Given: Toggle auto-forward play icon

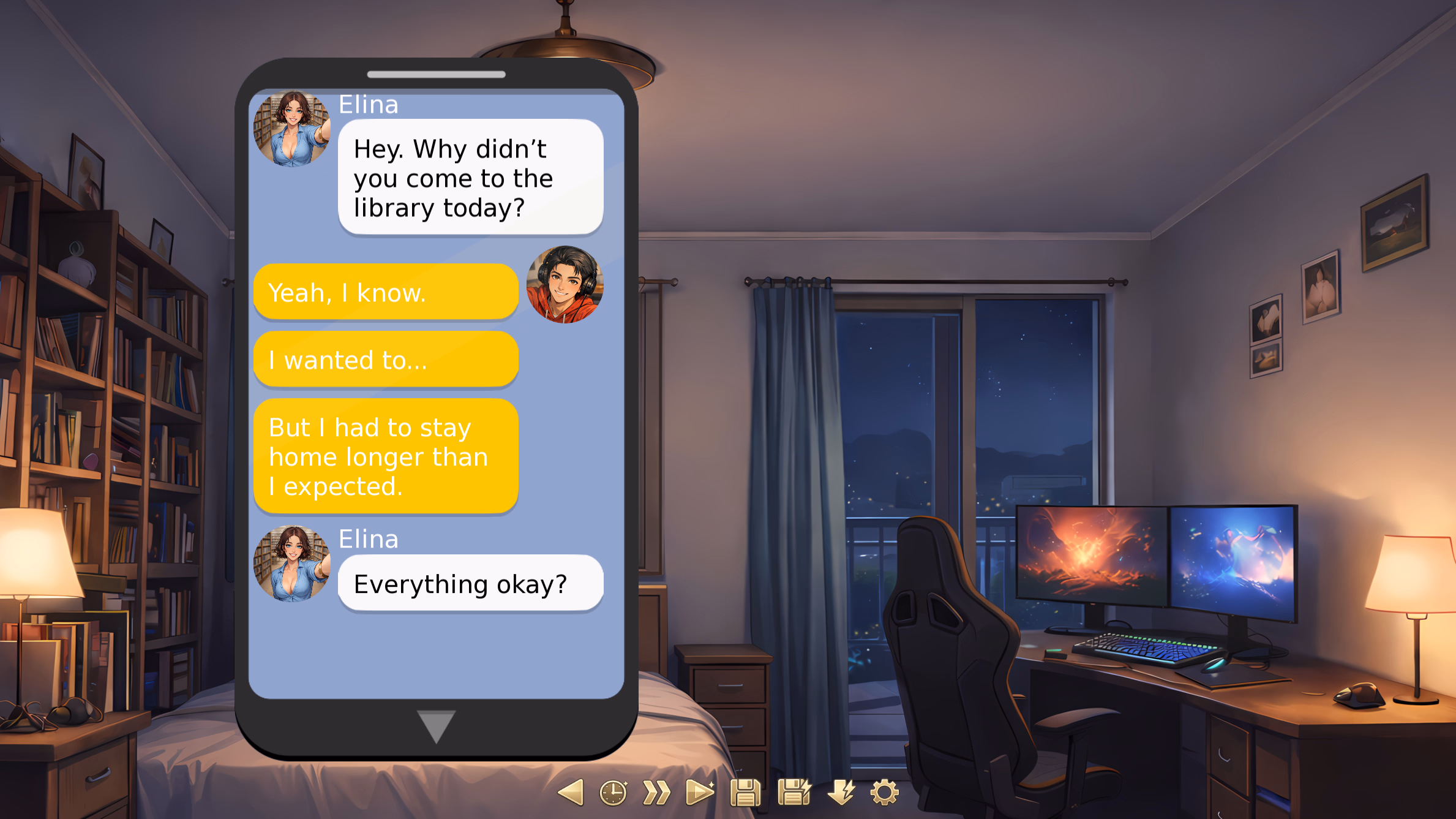Looking at the screenshot, I should coord(700,793).
